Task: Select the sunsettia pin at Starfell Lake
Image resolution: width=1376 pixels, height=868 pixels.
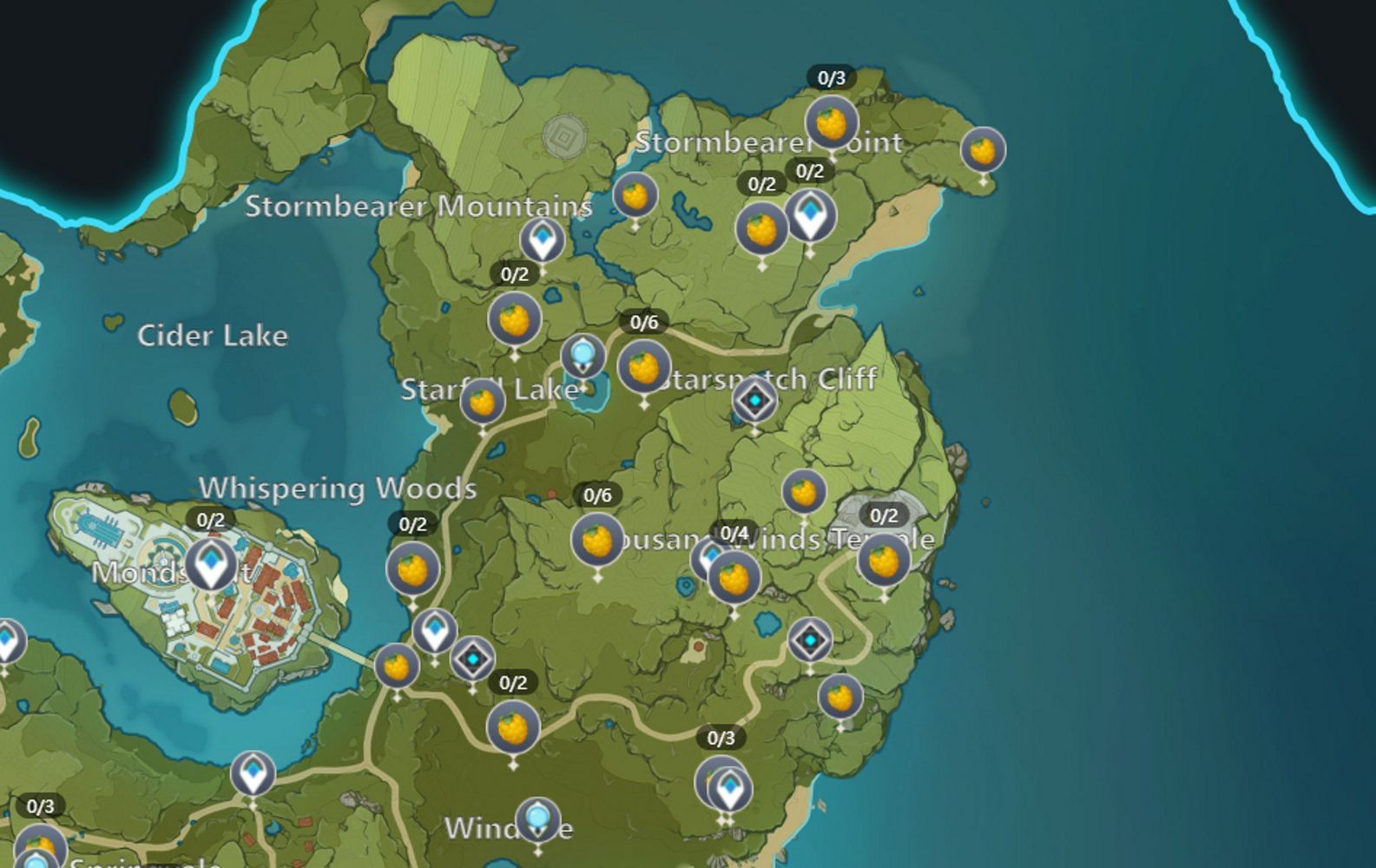Action: (x=483, y=399)
